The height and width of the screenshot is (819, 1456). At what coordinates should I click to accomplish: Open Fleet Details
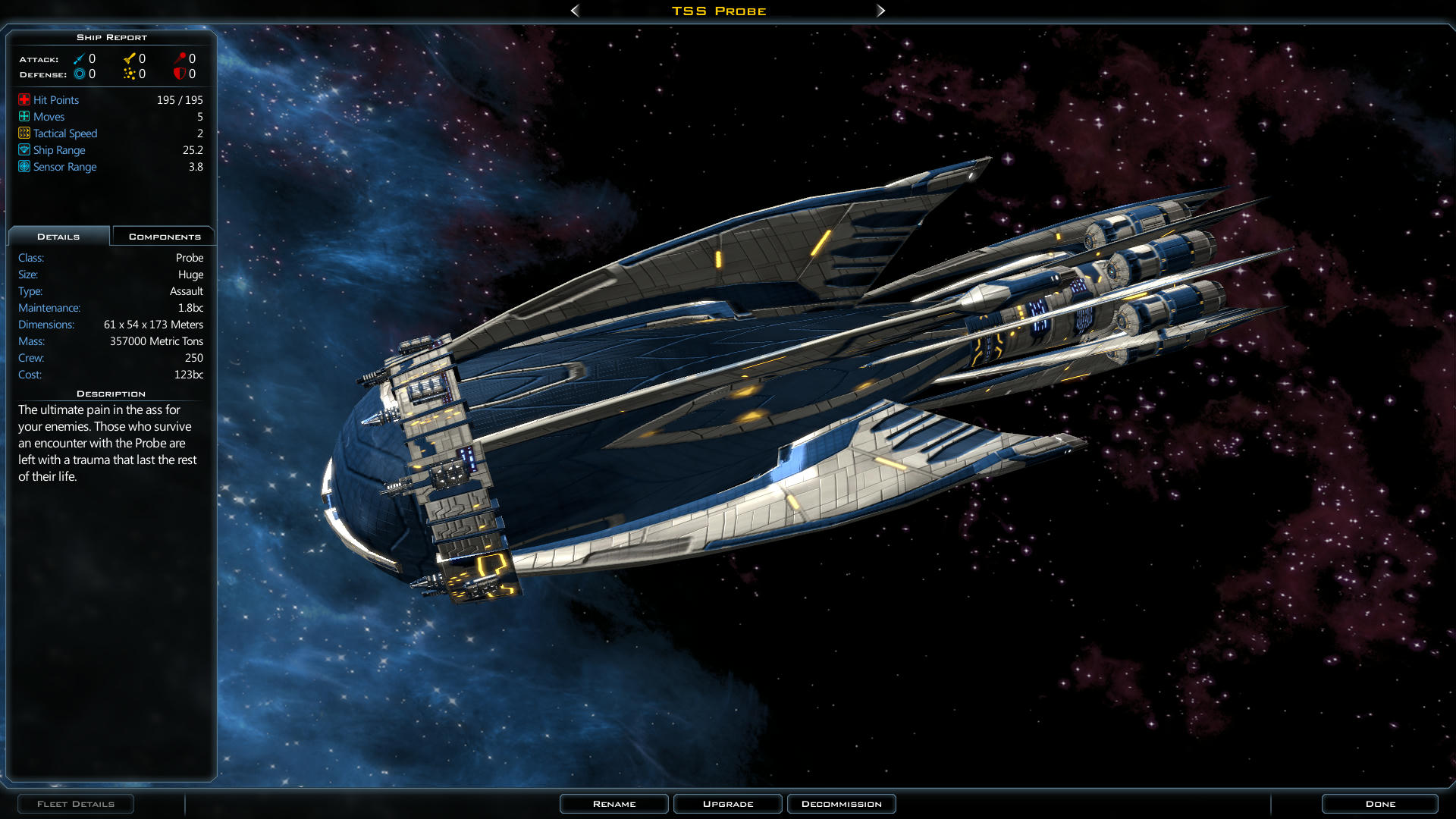(x=76, y=804)
